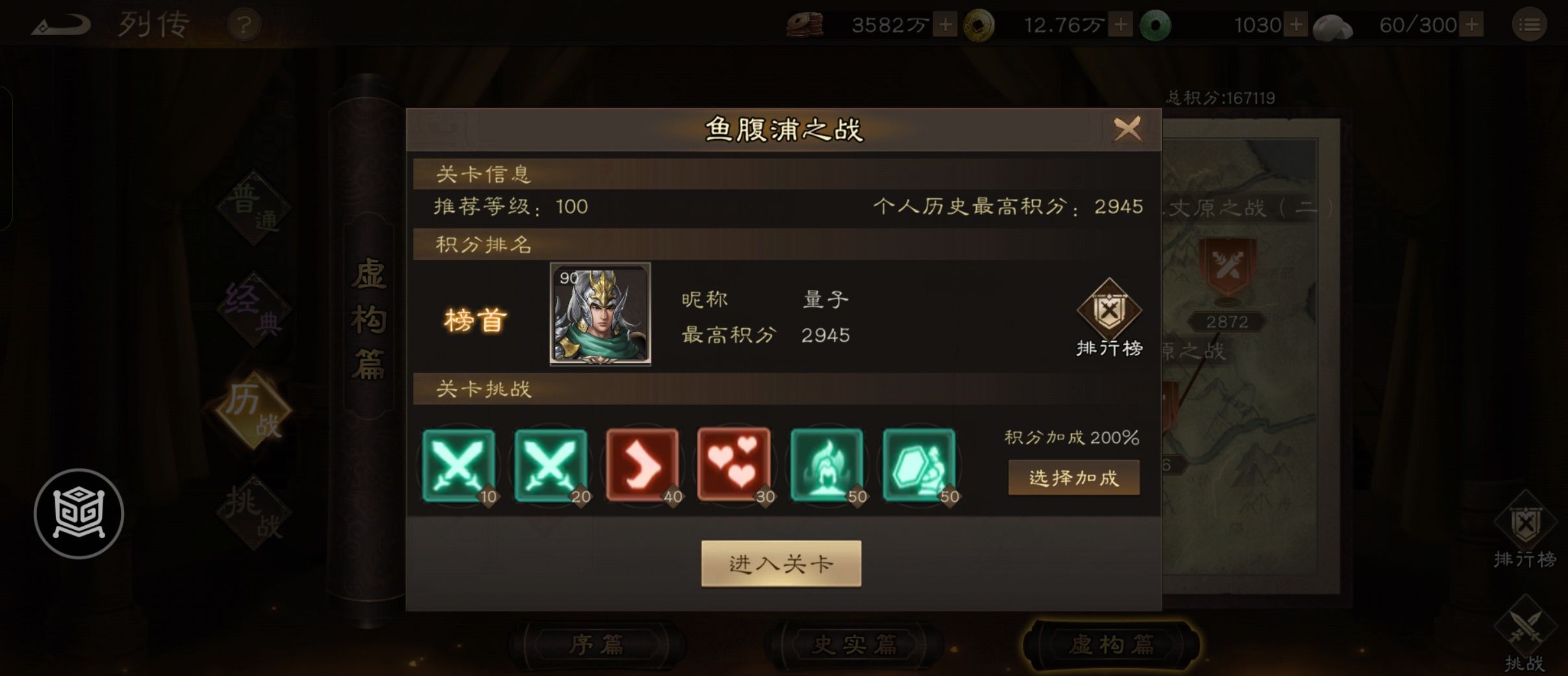Open the help question mark beside 列传

(x=244, y=25)
